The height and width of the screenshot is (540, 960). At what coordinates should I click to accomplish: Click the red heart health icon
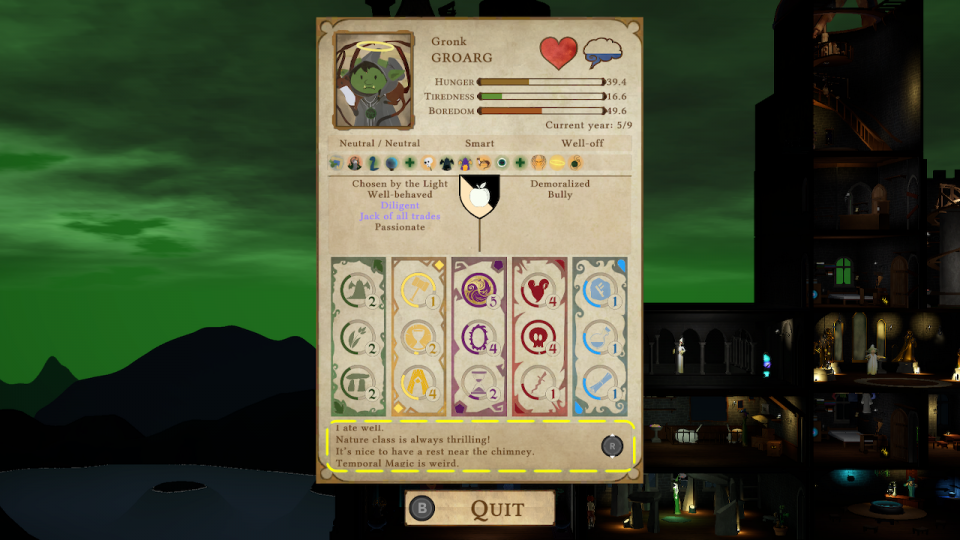558,52
